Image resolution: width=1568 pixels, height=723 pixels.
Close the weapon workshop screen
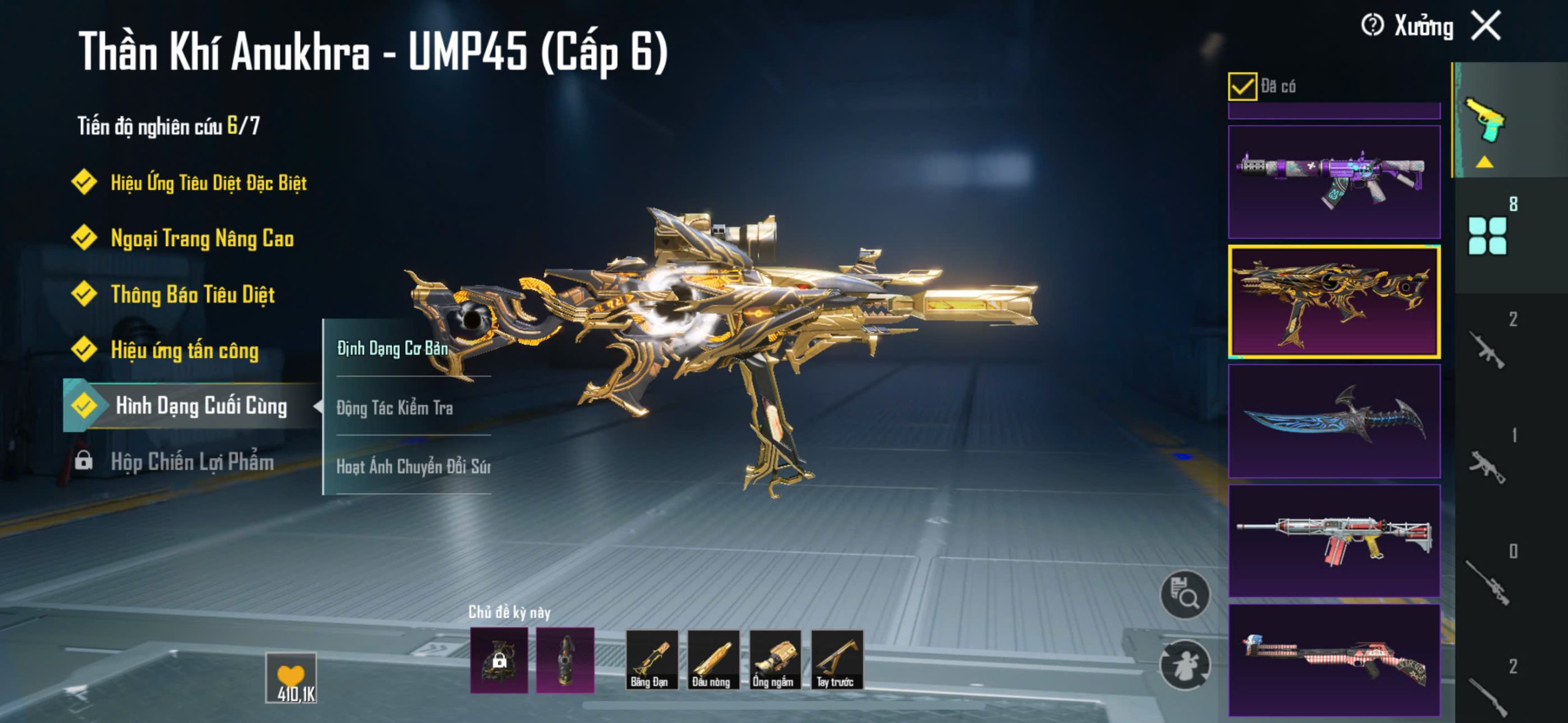click(x=1487, y=26)
